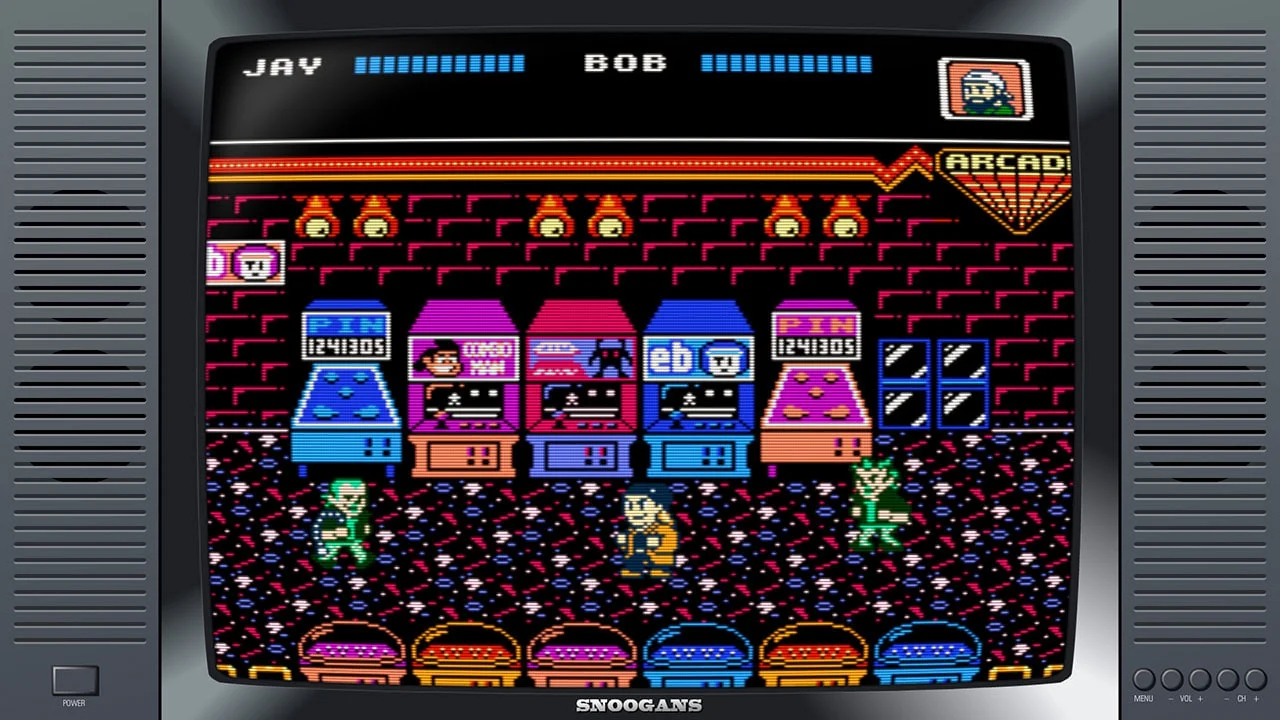Select the pink eb capsule on the left edge

(x=245, y=262)
